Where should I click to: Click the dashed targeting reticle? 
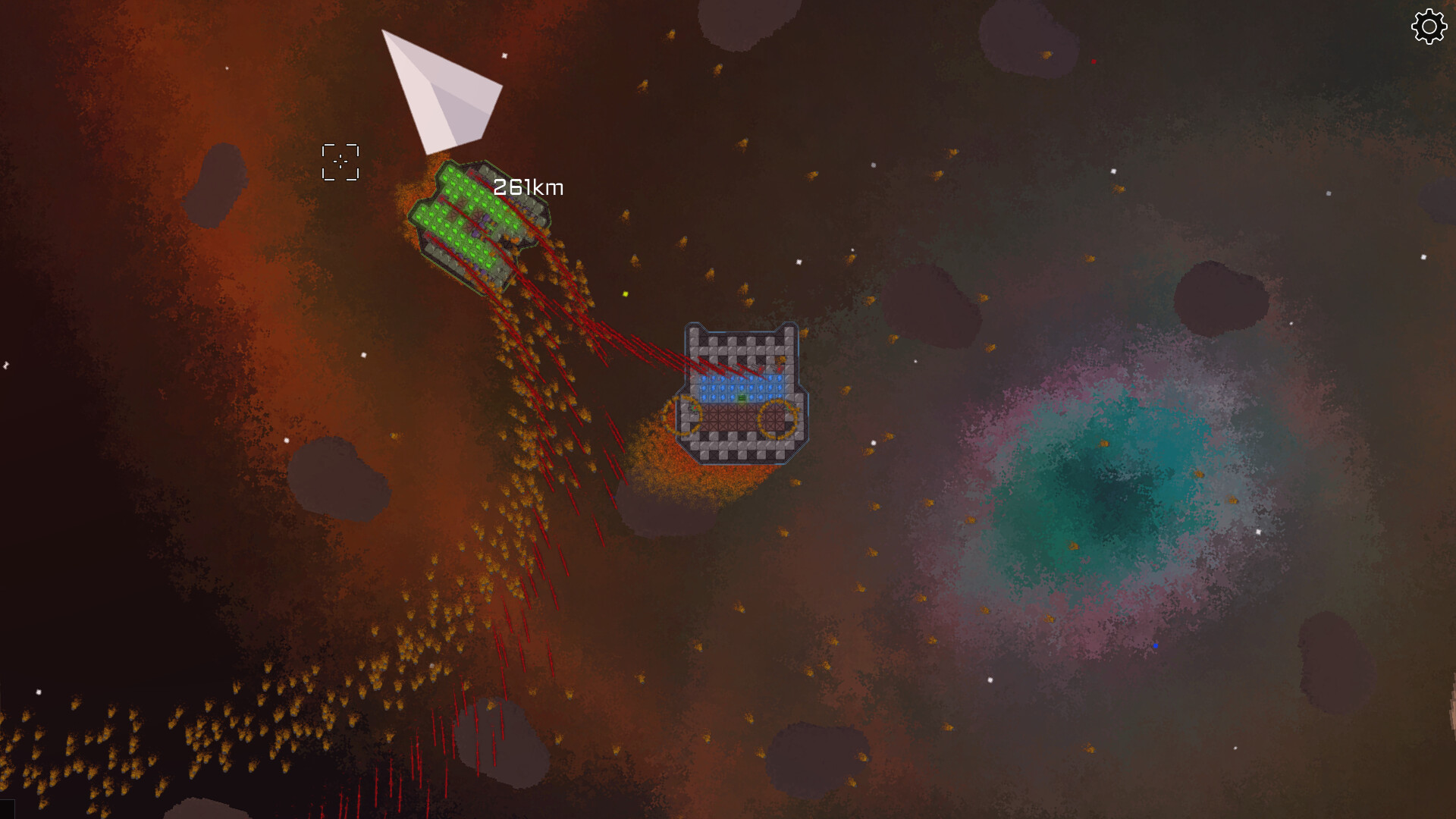click(x=340, y=161)
